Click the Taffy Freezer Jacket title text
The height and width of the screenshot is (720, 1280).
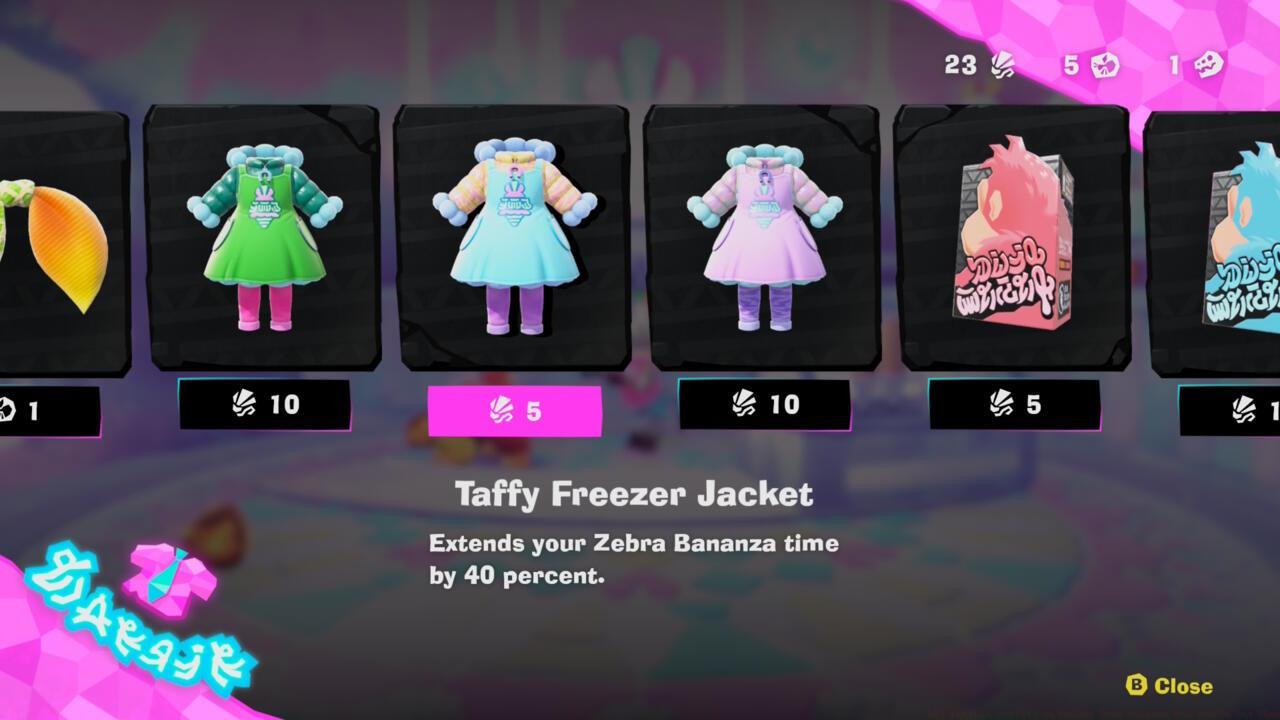coord(634,491)
